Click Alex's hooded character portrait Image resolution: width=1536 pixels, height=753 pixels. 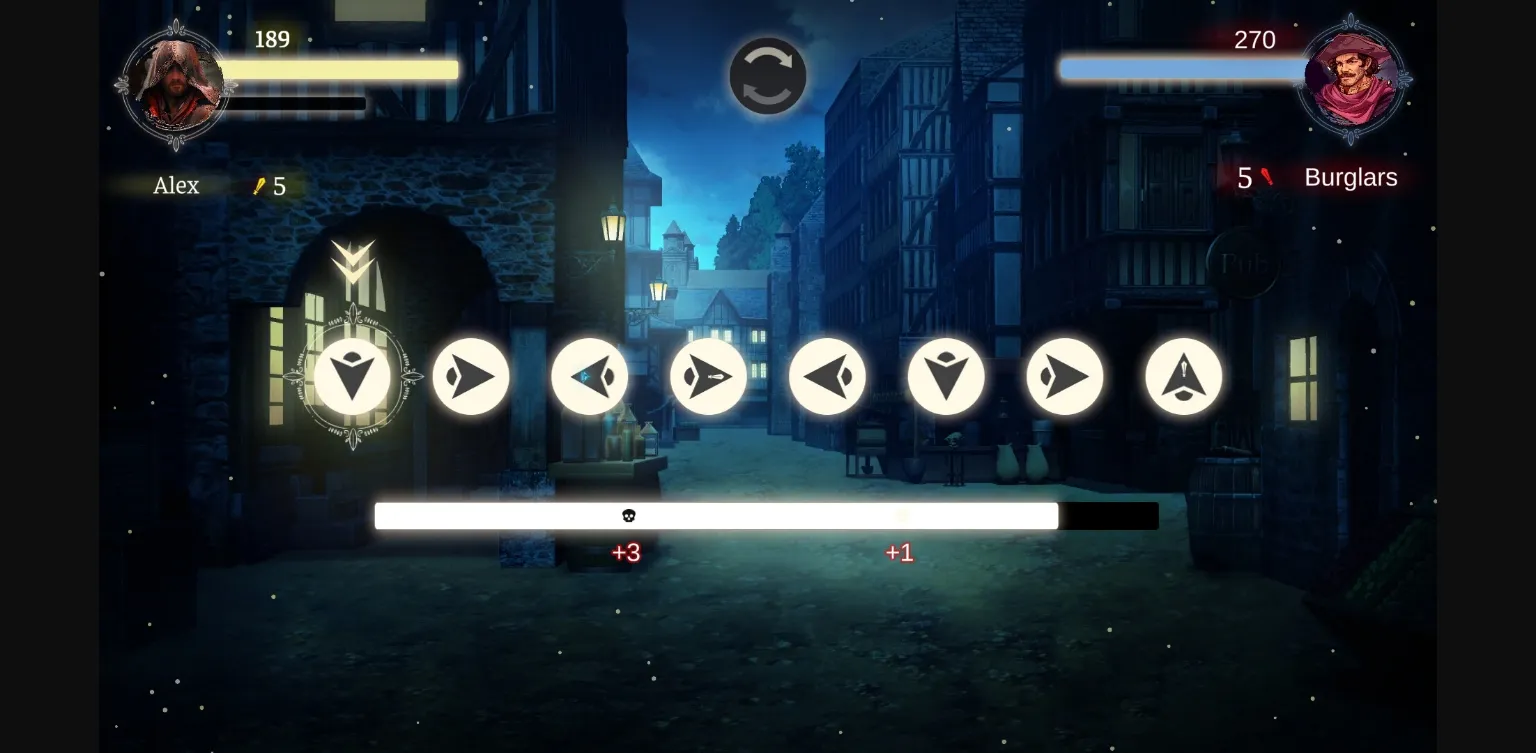(x=175, y=82)
